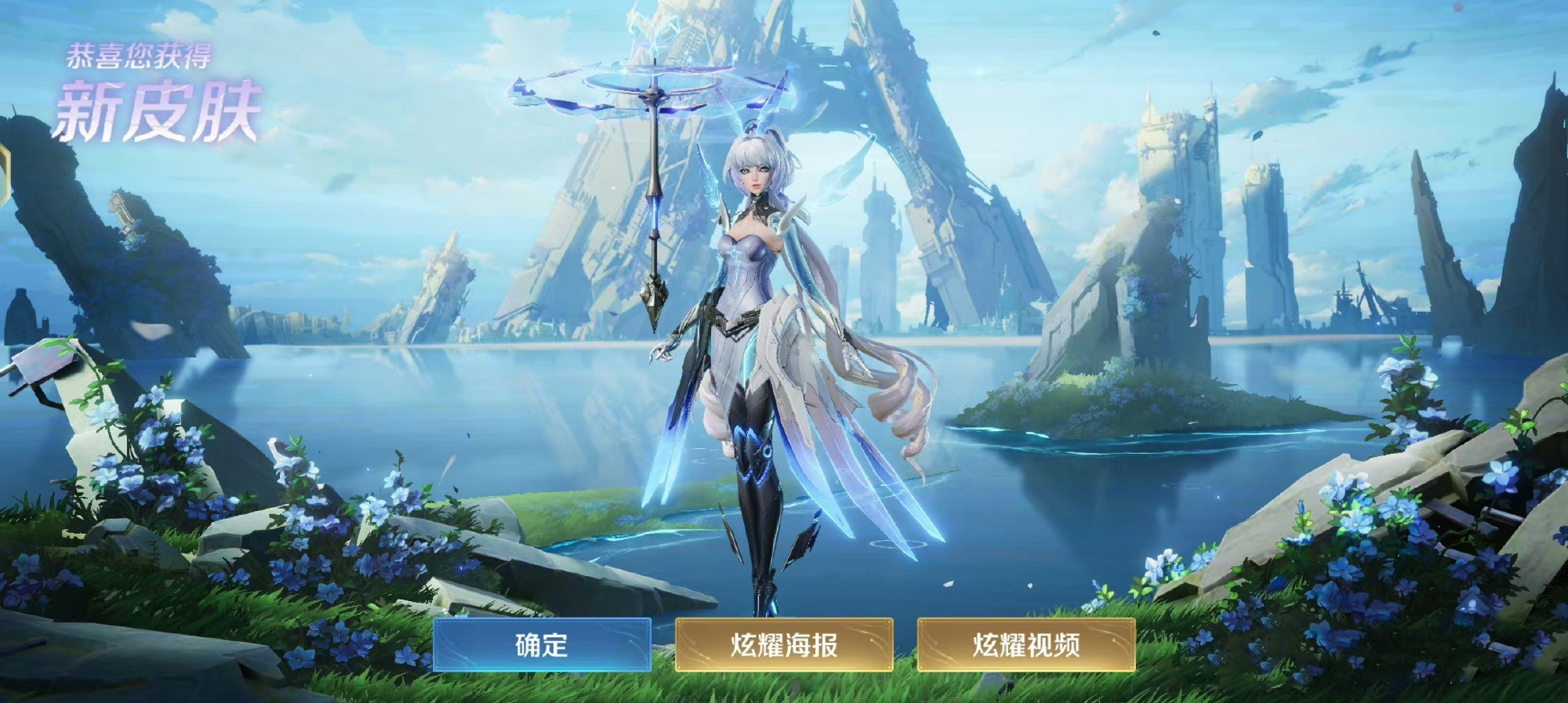The height and width of the screenshot is (703, 1568).
Task: Confirm with the blue 确定 button
Action: pyautogui.click(x=542, y=644)
